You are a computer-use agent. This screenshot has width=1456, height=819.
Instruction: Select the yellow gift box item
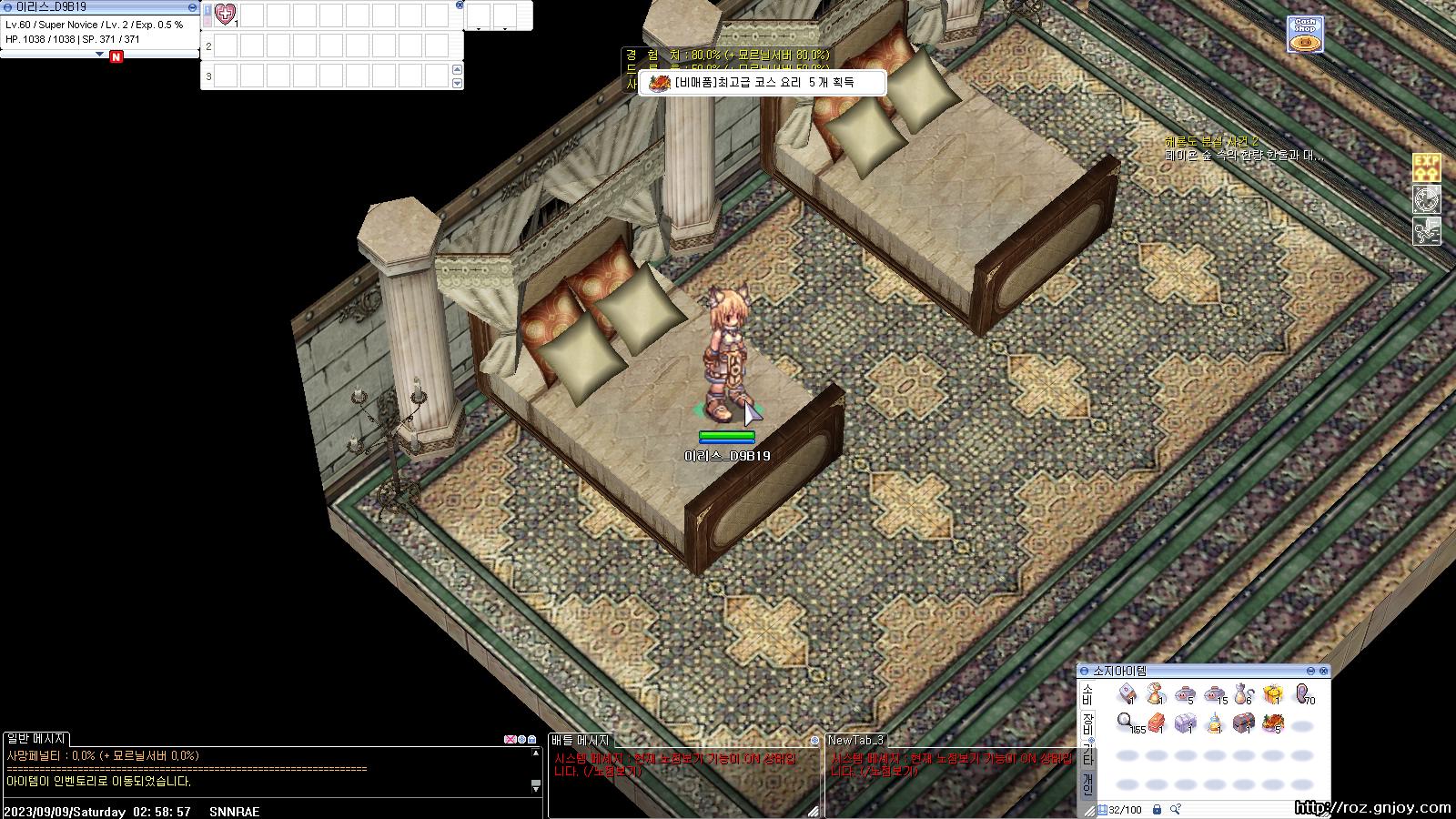(1272, 694)
